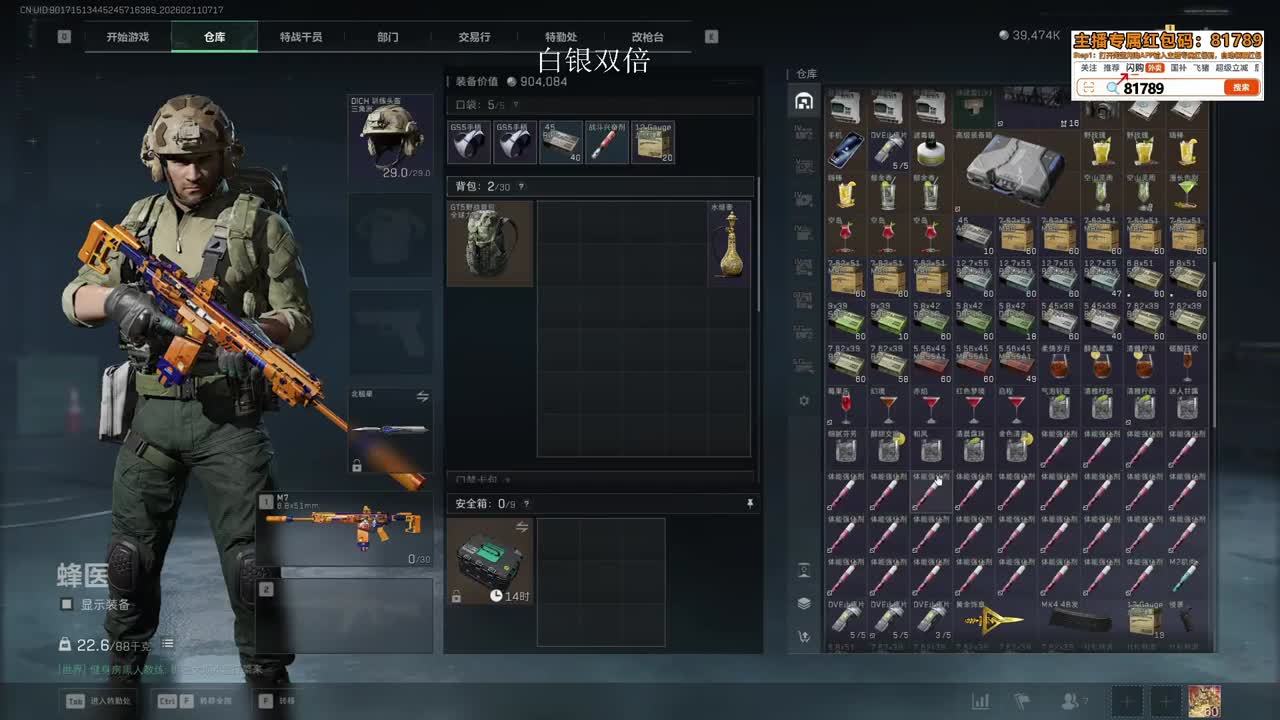Viewport: 1280px width, 720px height.
Task: Click the orange 搜索 search button in overlay
Action: click(1240, 88)
